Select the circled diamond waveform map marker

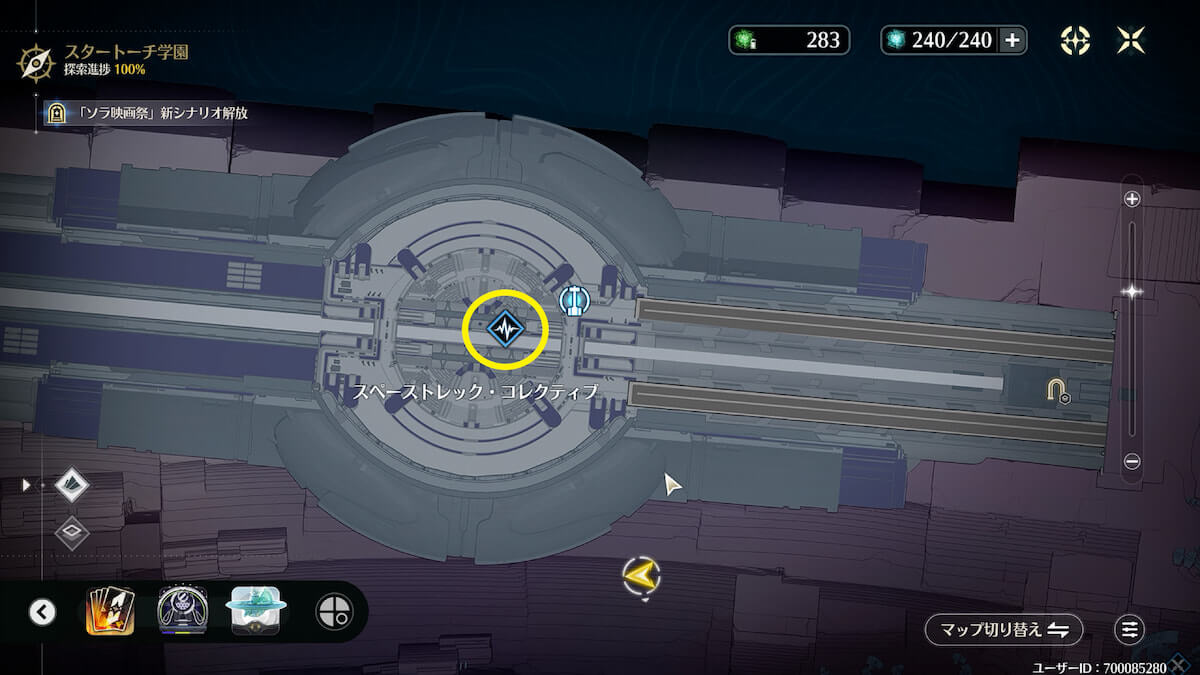(x=506, y=328)
